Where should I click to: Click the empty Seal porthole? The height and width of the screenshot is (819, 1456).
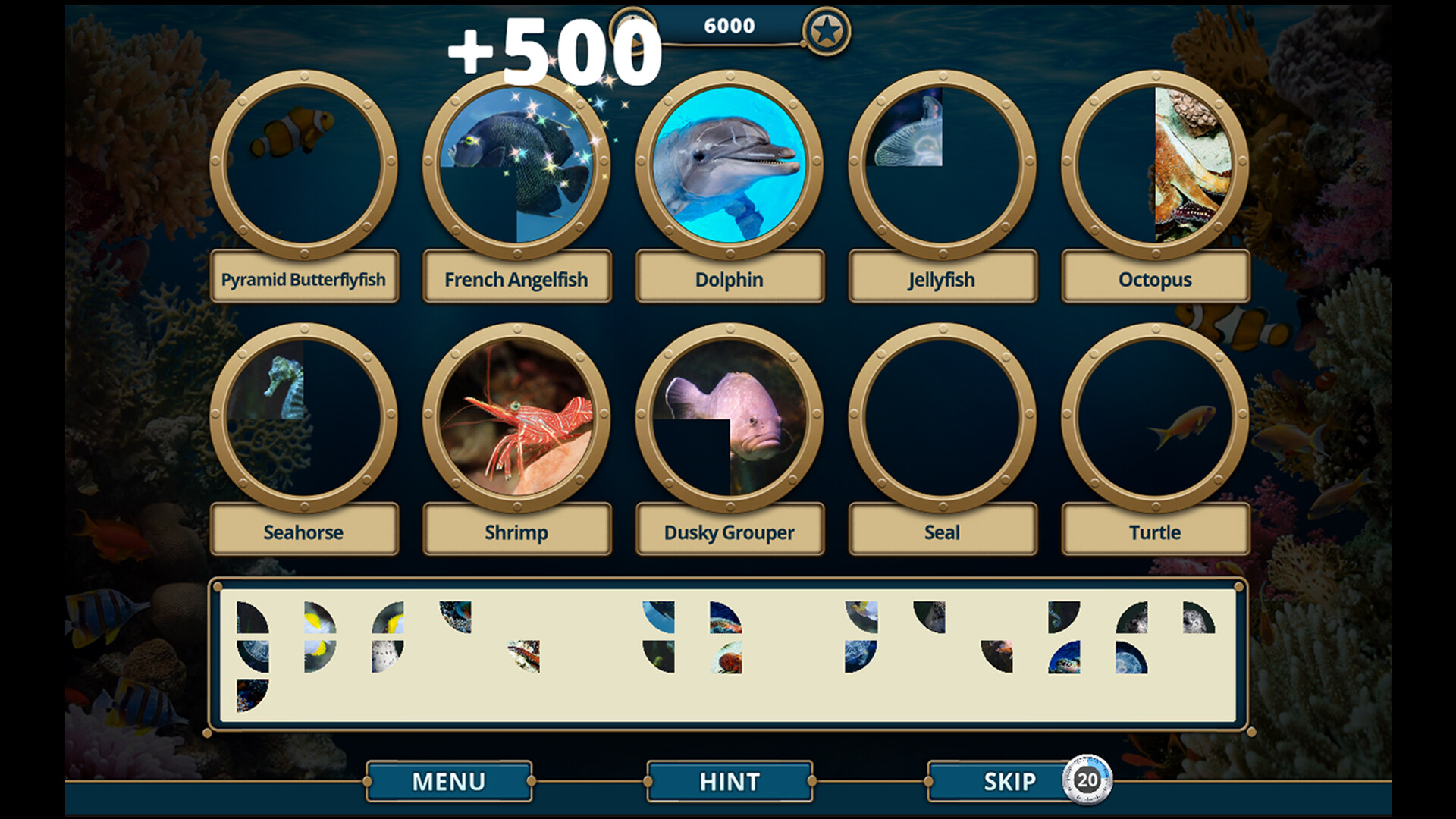click(942, 419)
